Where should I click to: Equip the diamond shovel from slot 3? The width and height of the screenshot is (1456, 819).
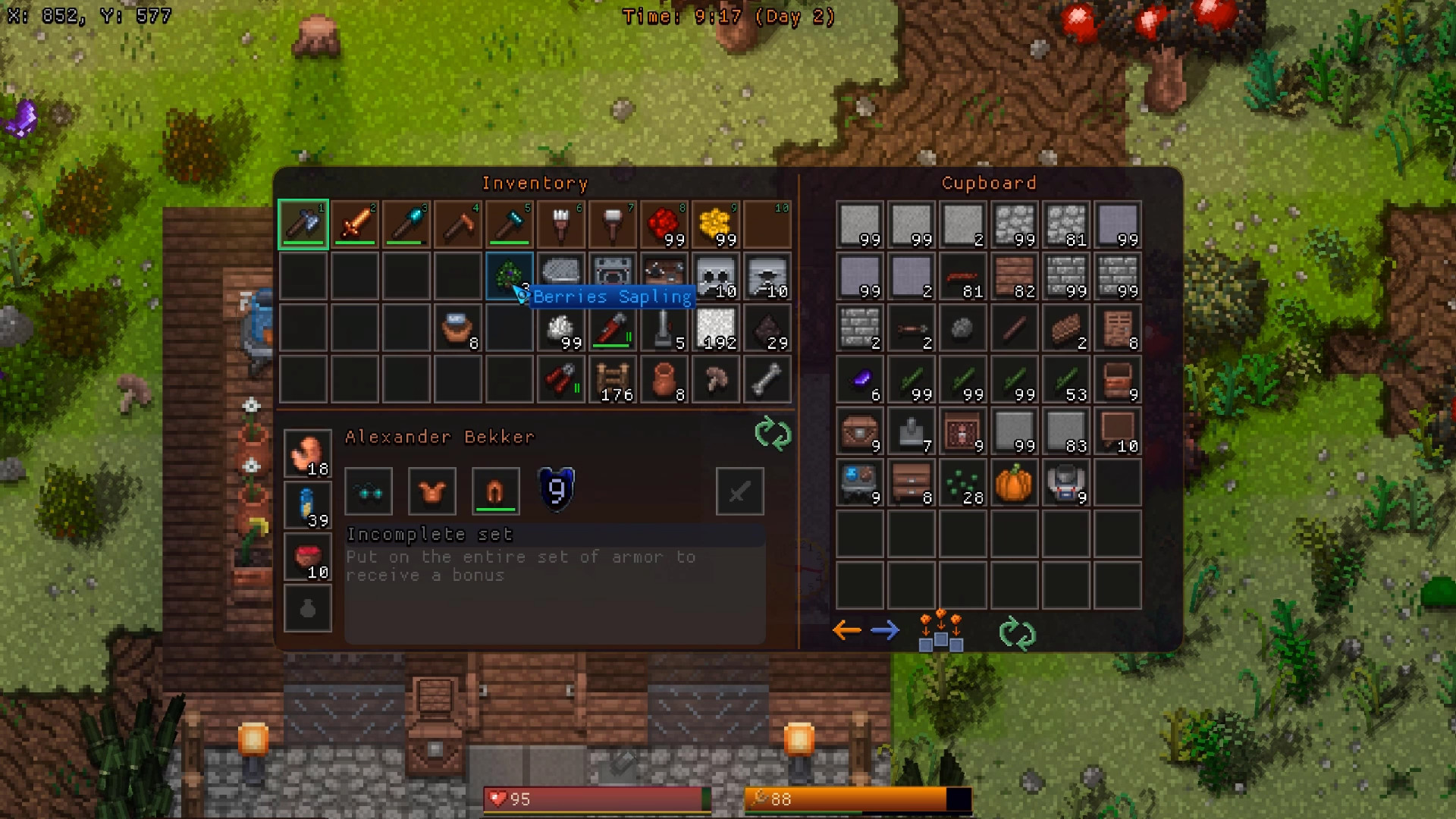406,224
